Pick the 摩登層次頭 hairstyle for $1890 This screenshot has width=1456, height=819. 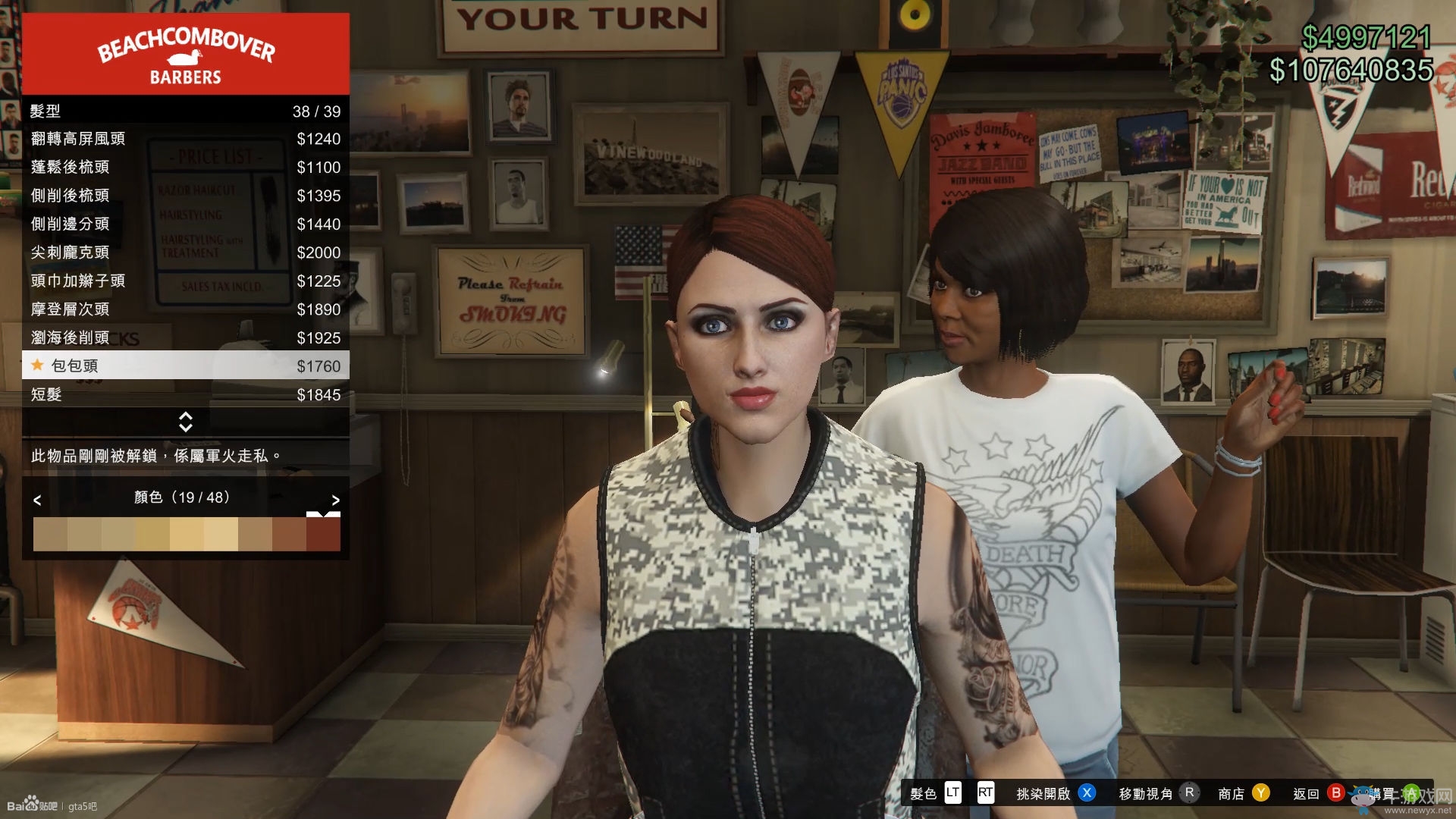[186, 309]
